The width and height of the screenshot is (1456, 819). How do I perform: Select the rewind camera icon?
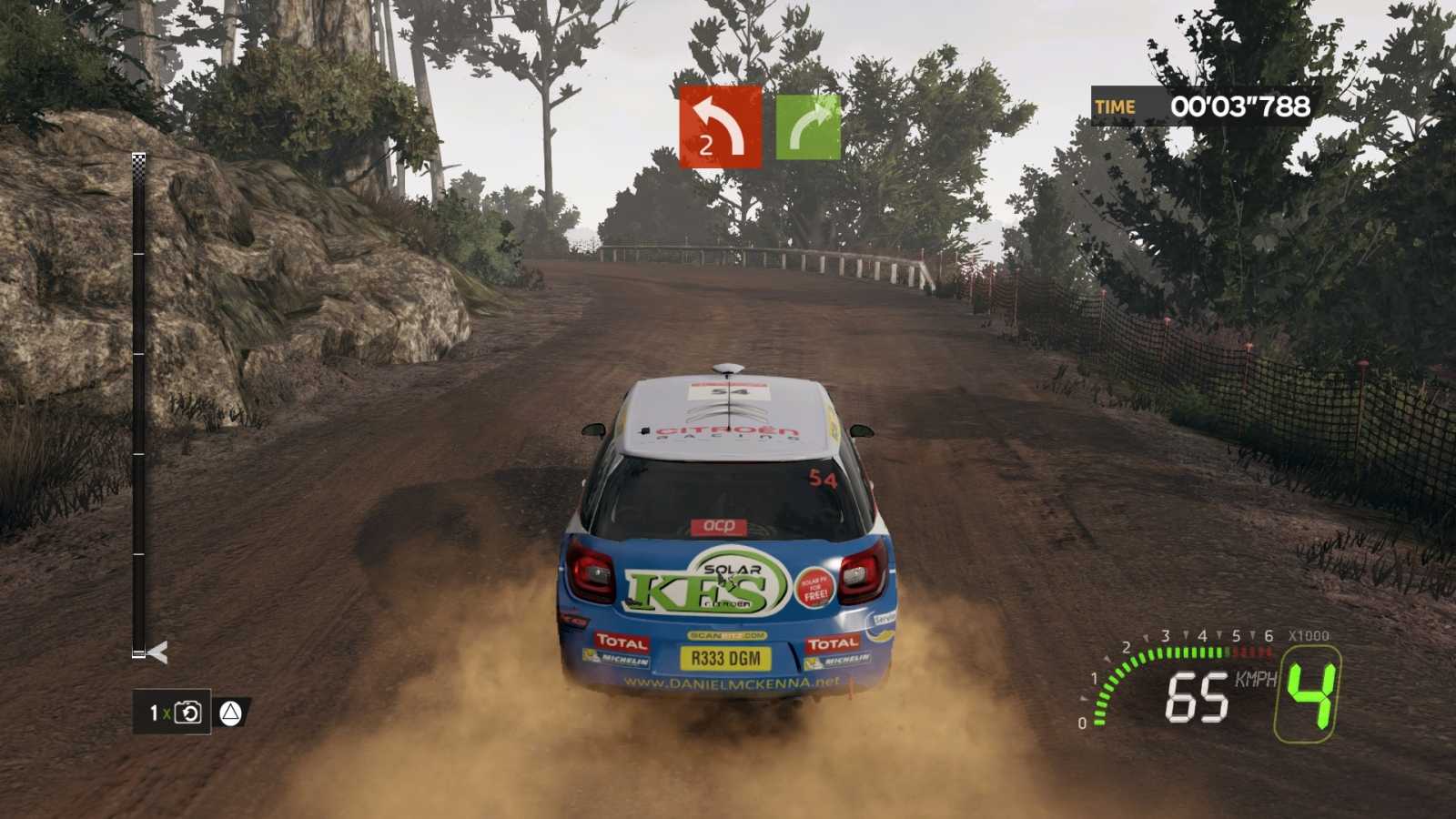tap(189, 713)
